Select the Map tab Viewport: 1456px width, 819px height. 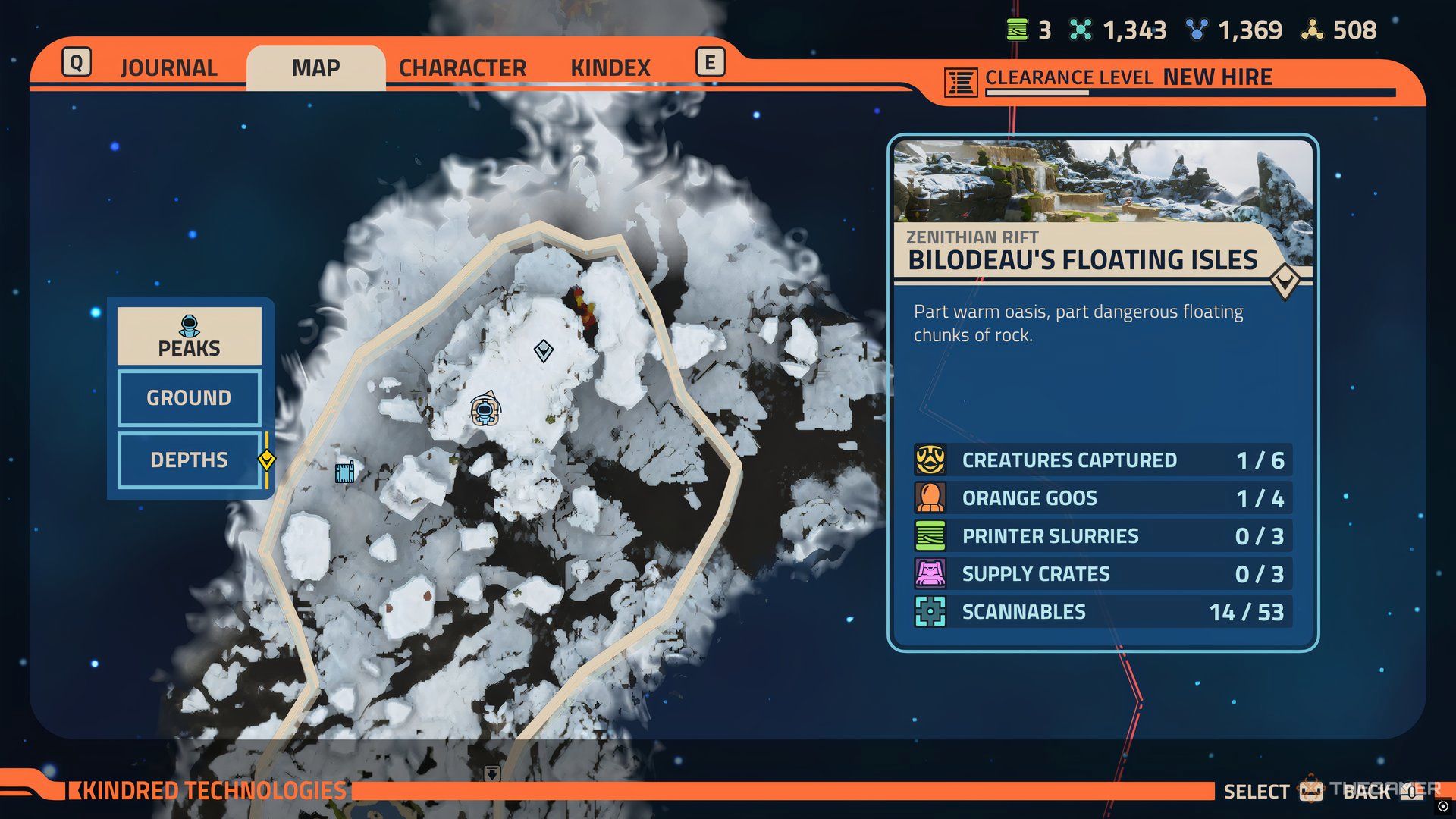(x=315, y=68)
